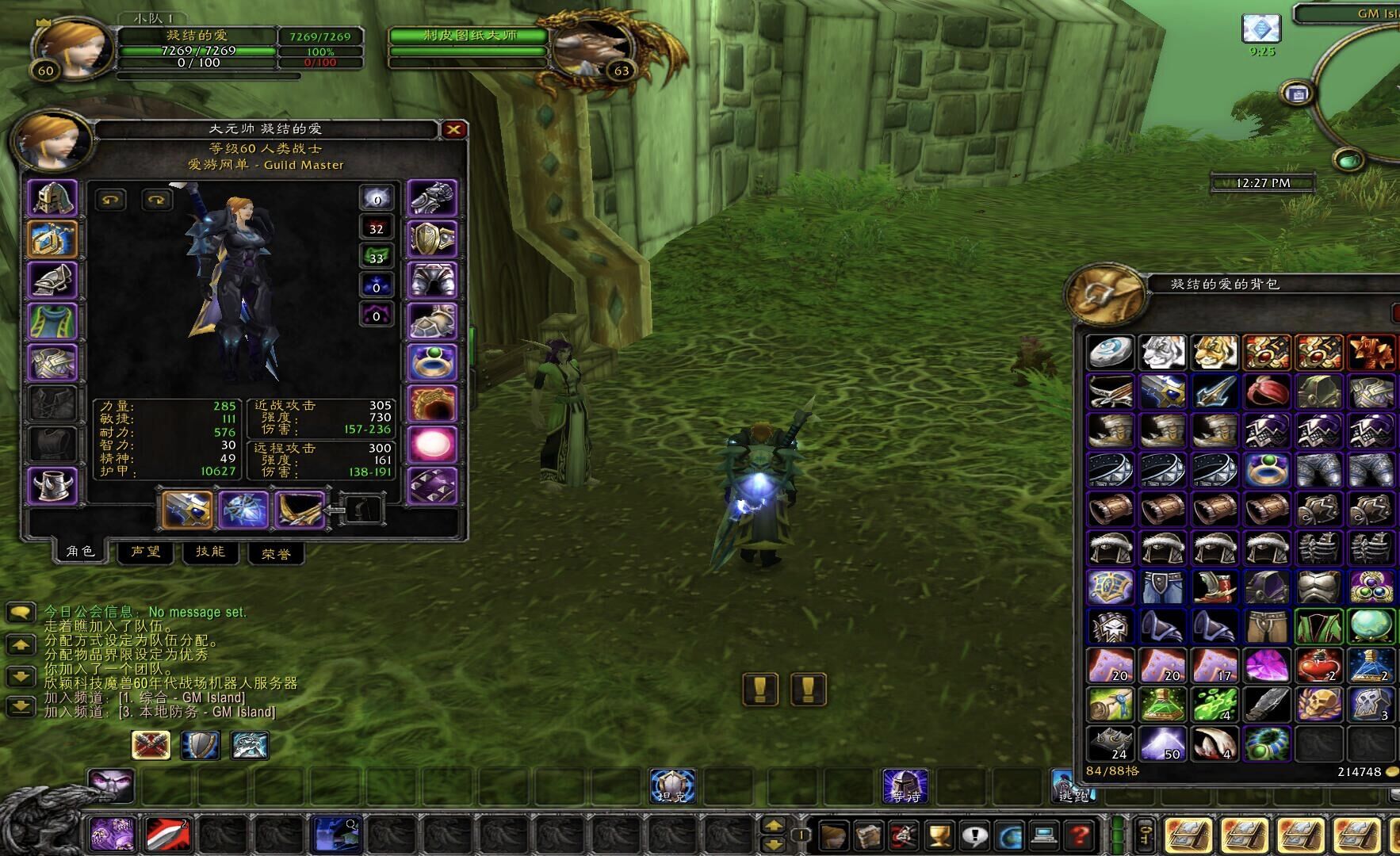This screenshot has height=856, width=1400.
Task: Rotate the character model left
Action: pos(110,200)
